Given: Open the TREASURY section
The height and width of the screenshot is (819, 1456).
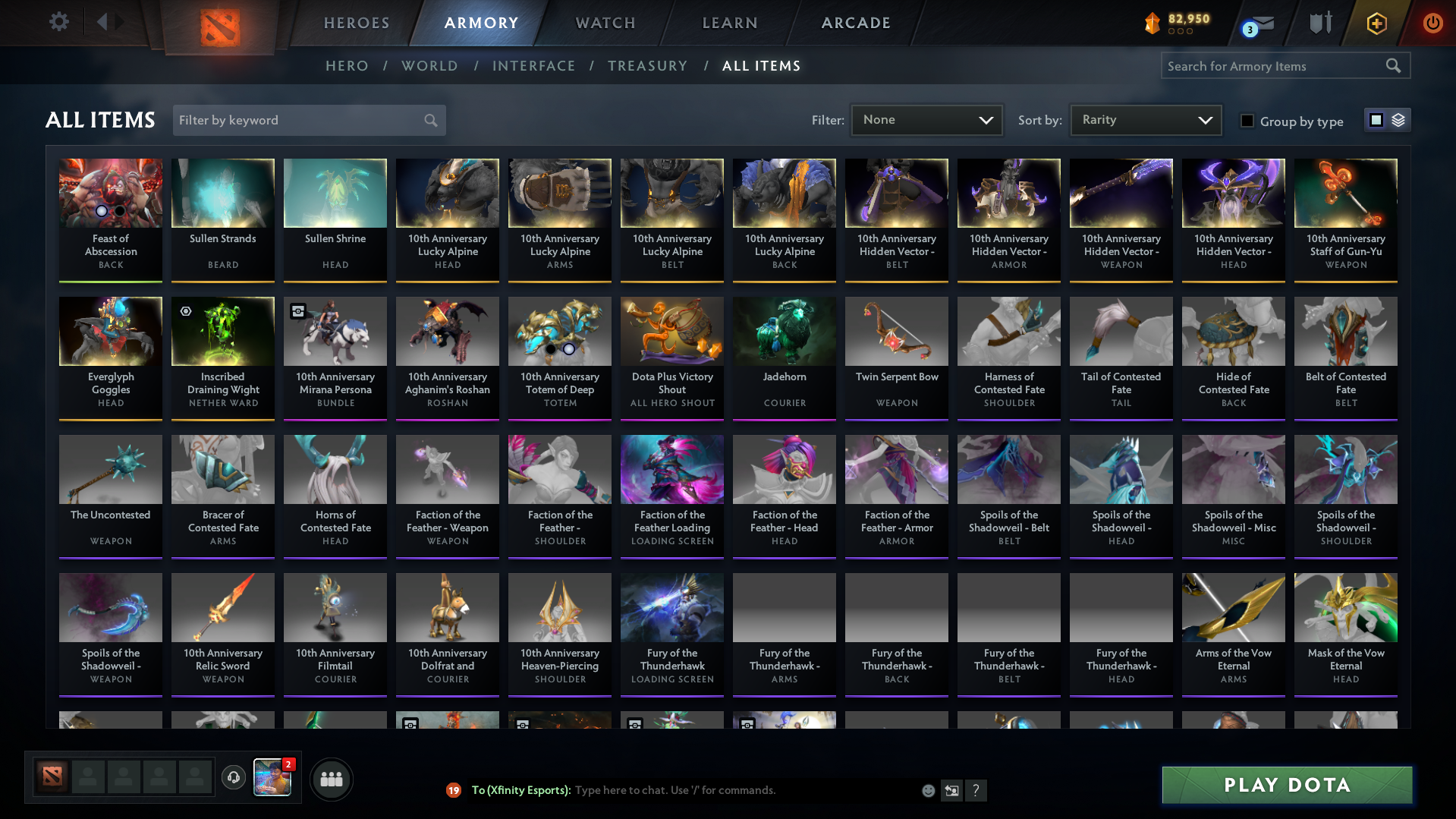Looking at the screenshot, I should [647, 66].
